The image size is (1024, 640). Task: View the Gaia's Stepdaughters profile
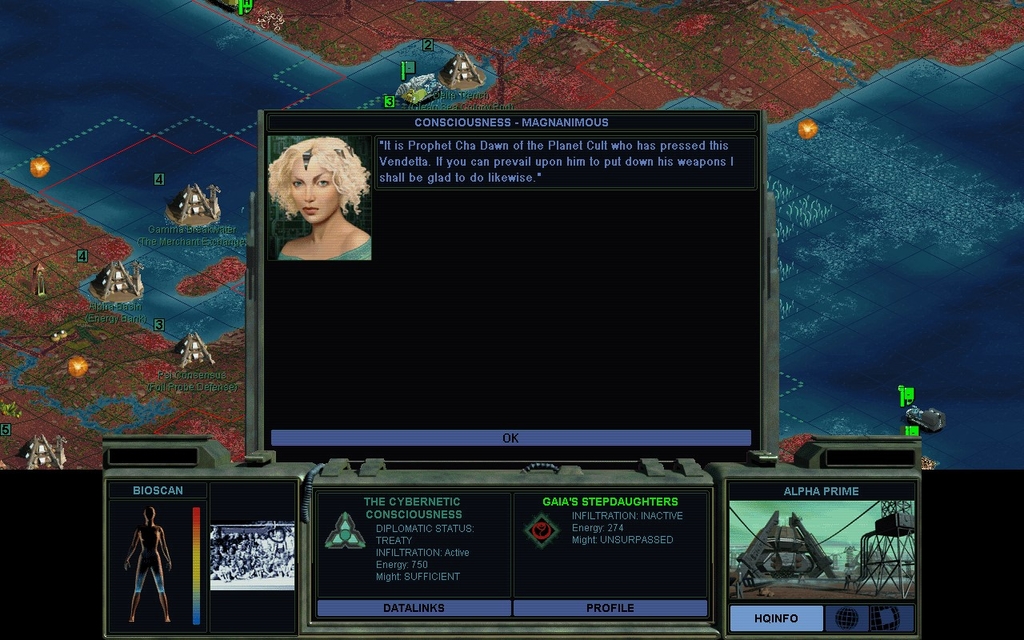(610, 608)
